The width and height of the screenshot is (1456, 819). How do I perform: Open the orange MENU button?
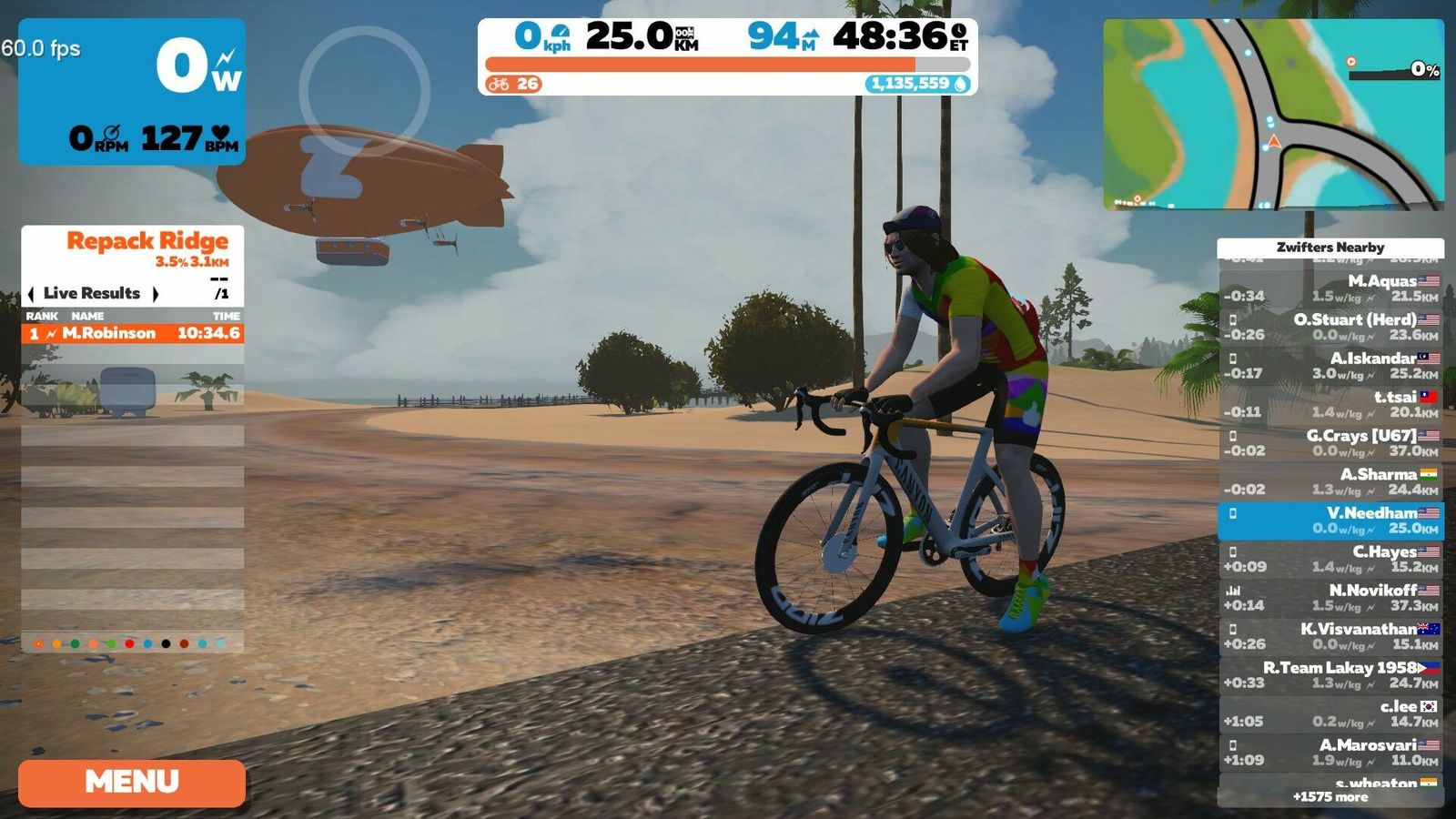coord(132,783)
